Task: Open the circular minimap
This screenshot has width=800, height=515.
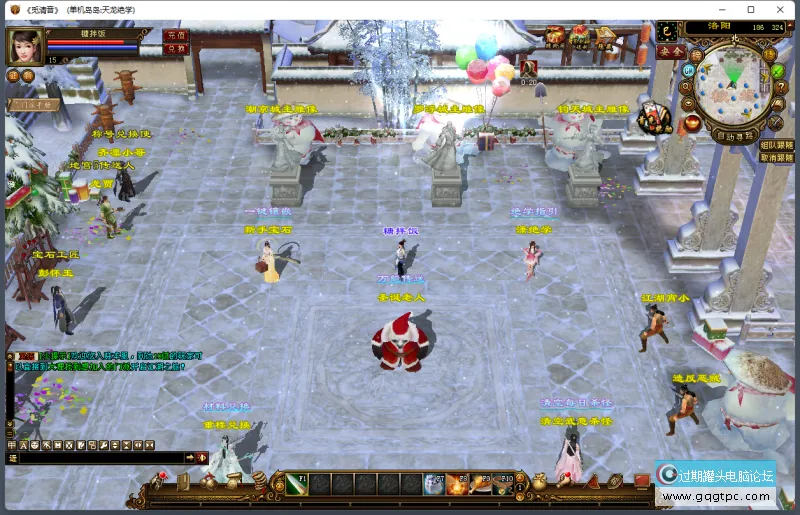Action: tap(733, 84)
